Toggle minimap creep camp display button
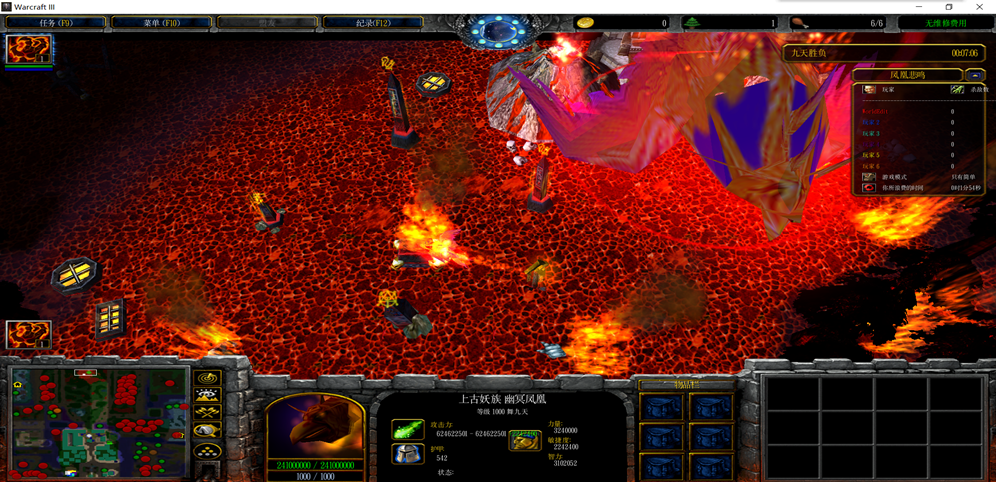This screenshot has height=482, width=996. pyautogui.click(x=208, y=431)
